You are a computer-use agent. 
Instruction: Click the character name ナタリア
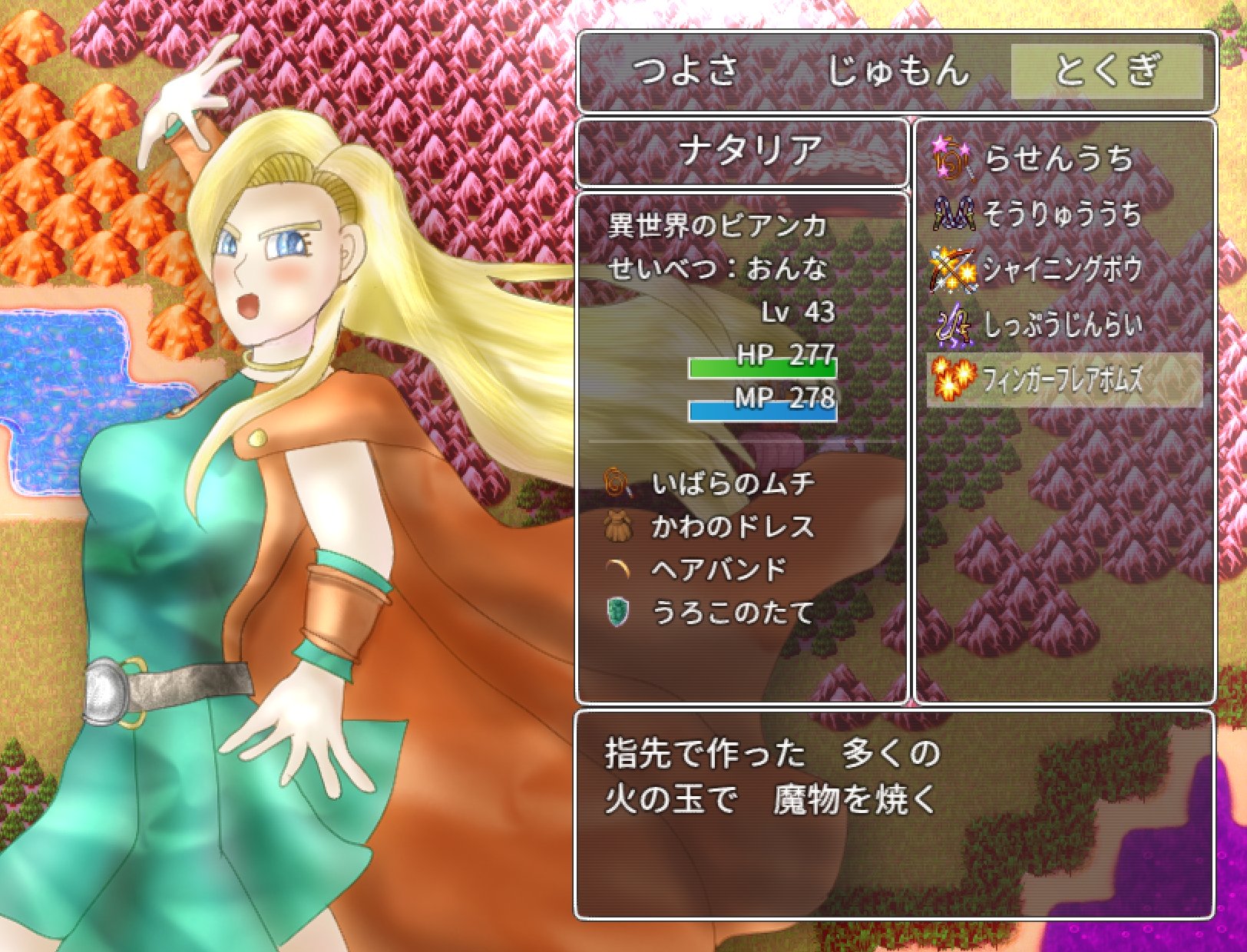[x=749, y=150]
